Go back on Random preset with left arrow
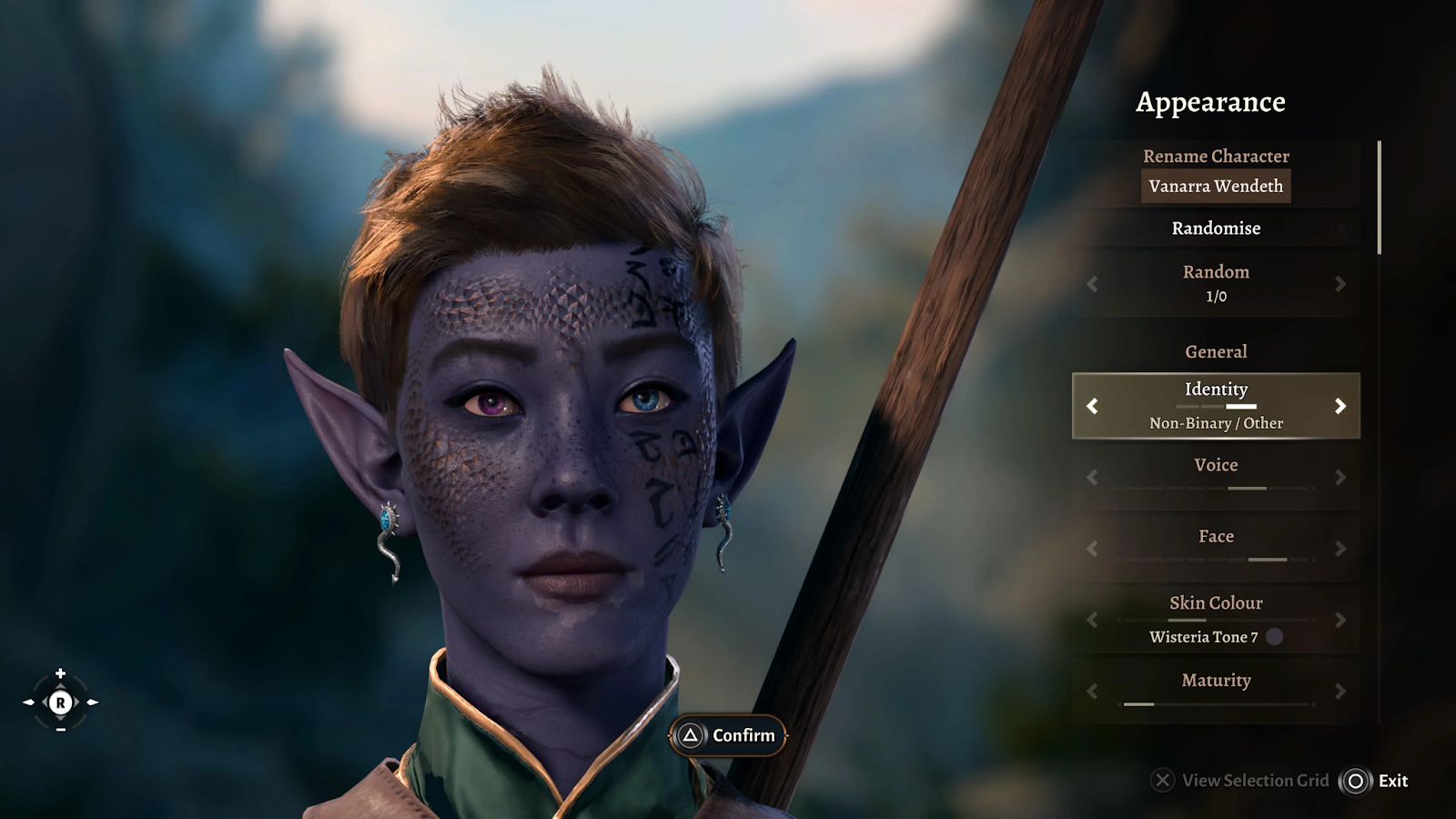 [x=1092, y=284]
